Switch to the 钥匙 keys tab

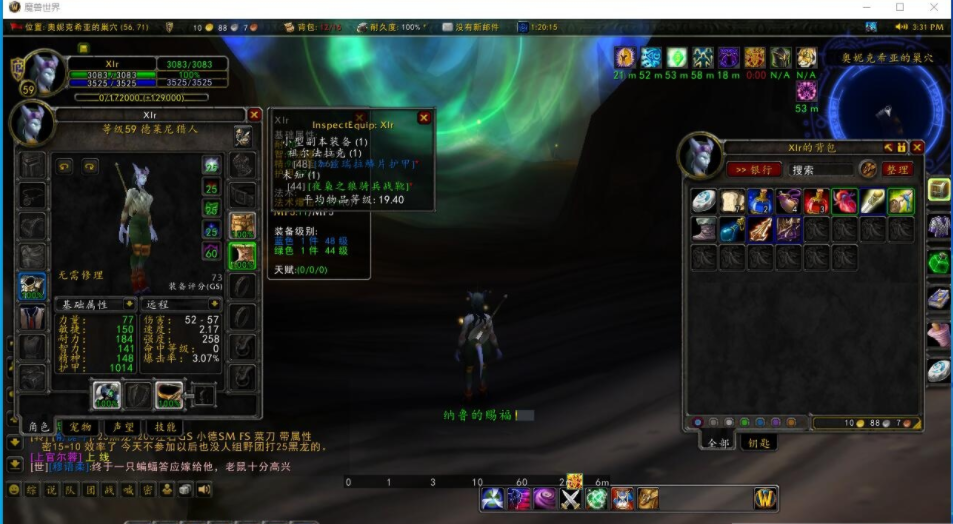click(756, 443)
